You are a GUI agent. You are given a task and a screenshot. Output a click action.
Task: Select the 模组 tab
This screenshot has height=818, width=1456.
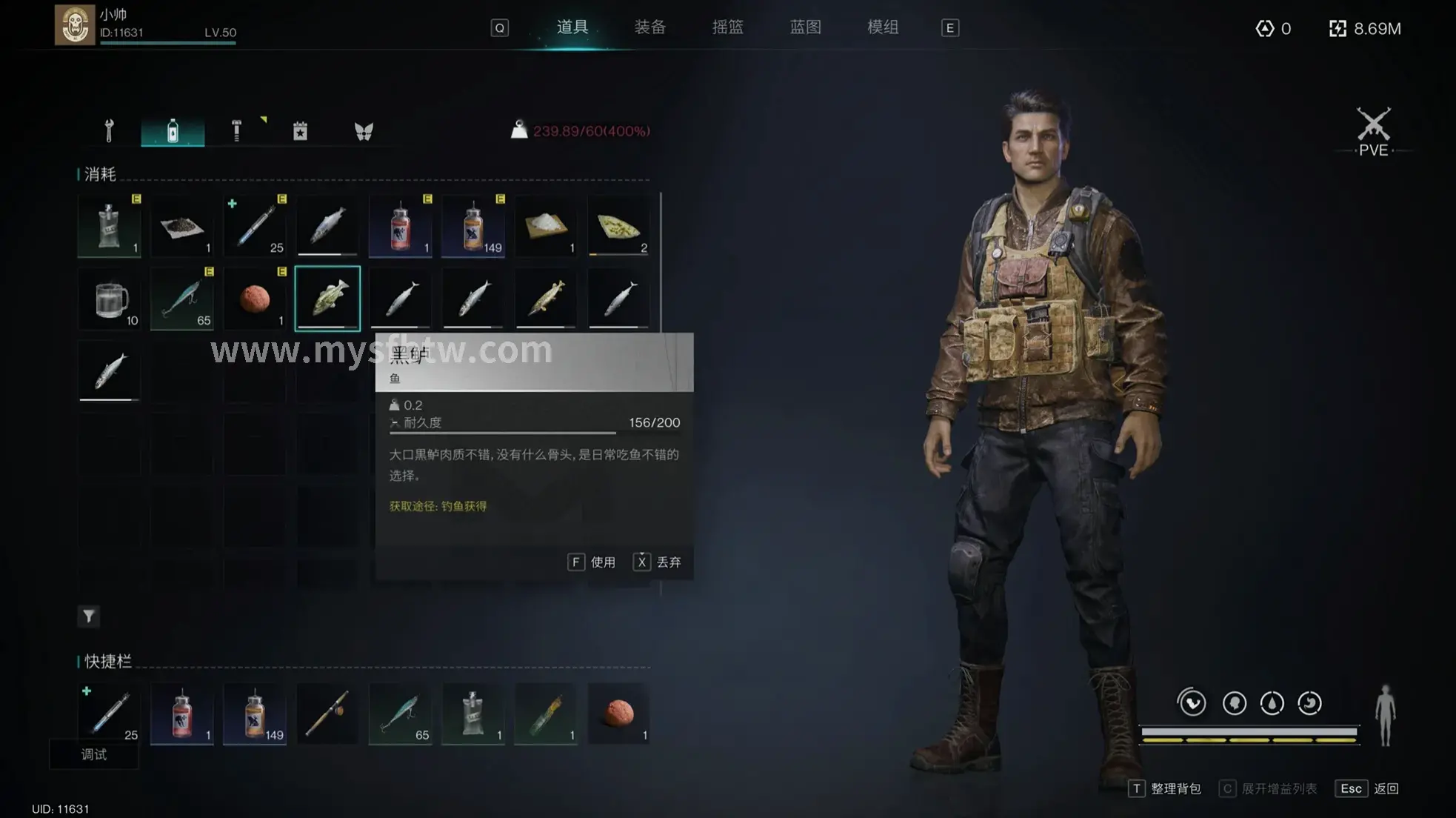(883, 27)
